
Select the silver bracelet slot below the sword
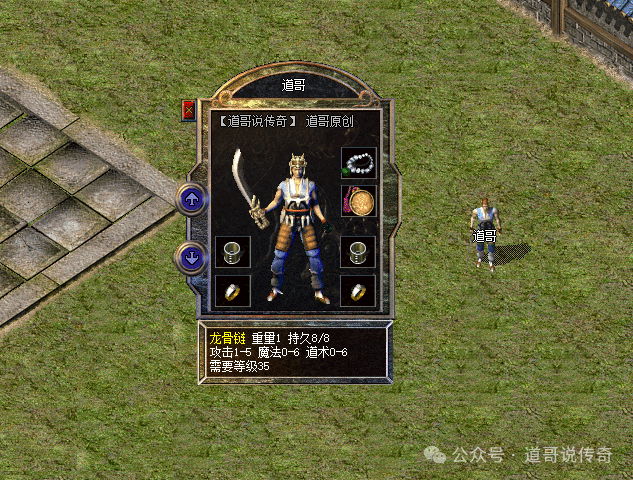[x=232, y=252]
